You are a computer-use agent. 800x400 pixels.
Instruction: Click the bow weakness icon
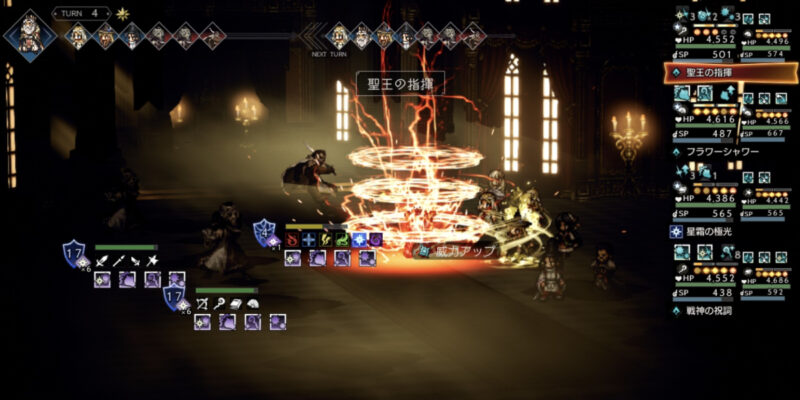[x=200, y=303]
